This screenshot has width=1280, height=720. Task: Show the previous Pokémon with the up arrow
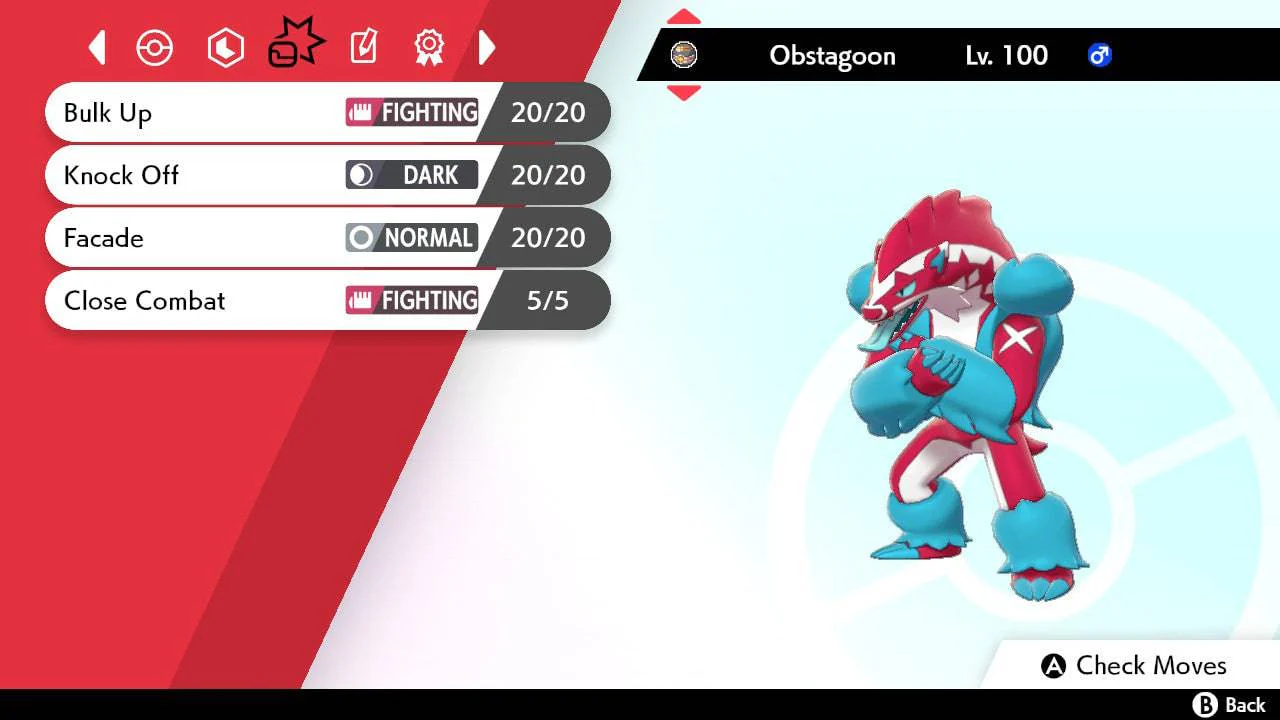[684, 17]
